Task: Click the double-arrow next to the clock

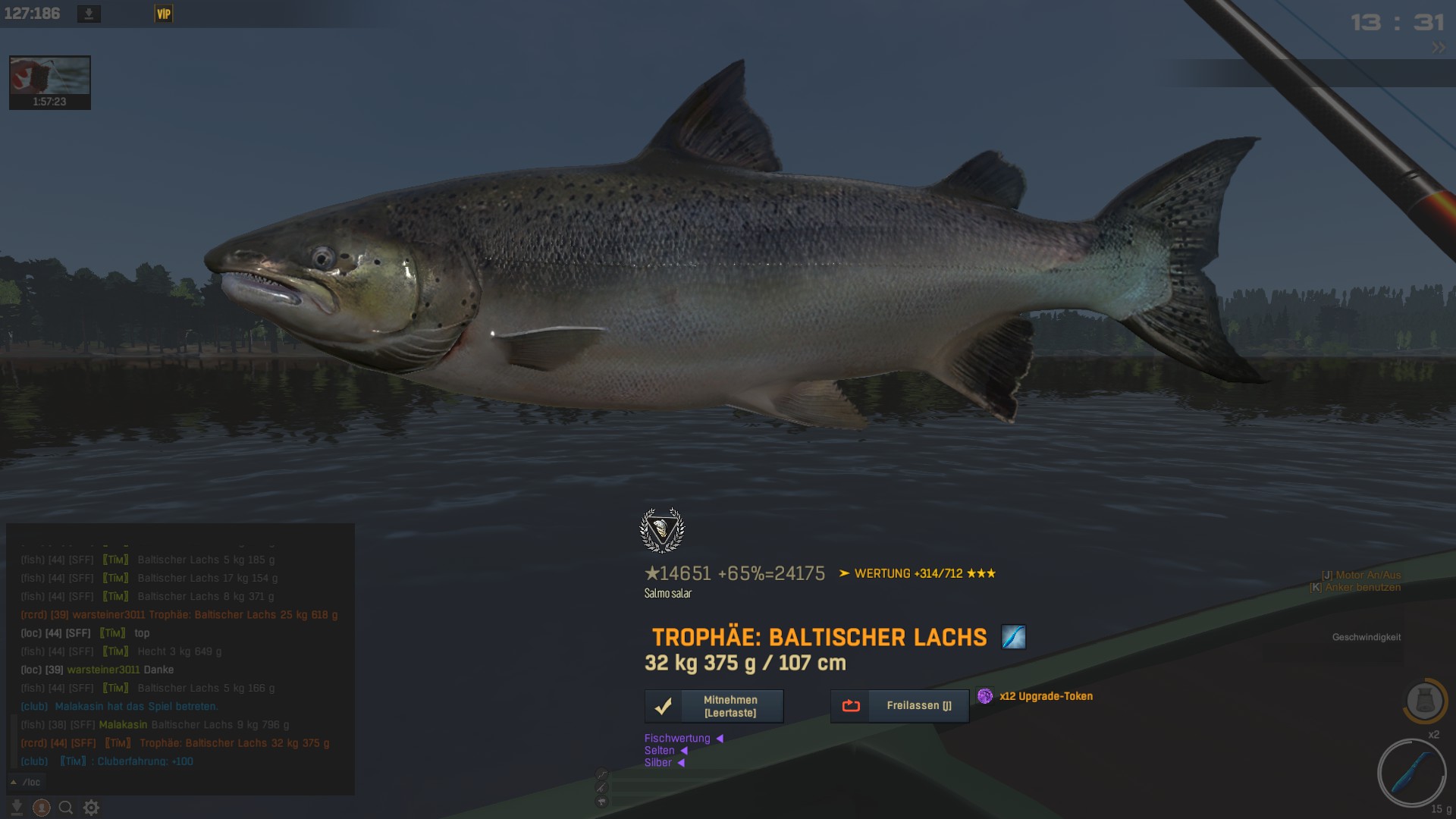Action: pyautogui.click(x=1438, y=47)
